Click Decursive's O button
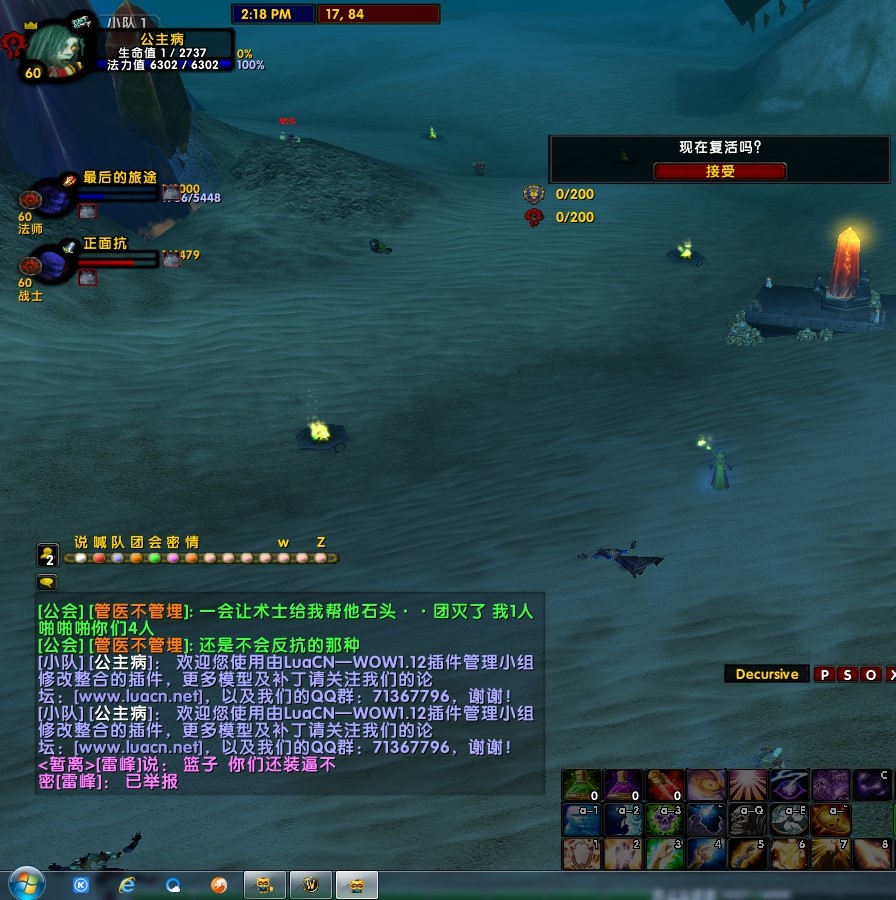The width and height of the screenshot is (896, 900). tap(871, 675)
